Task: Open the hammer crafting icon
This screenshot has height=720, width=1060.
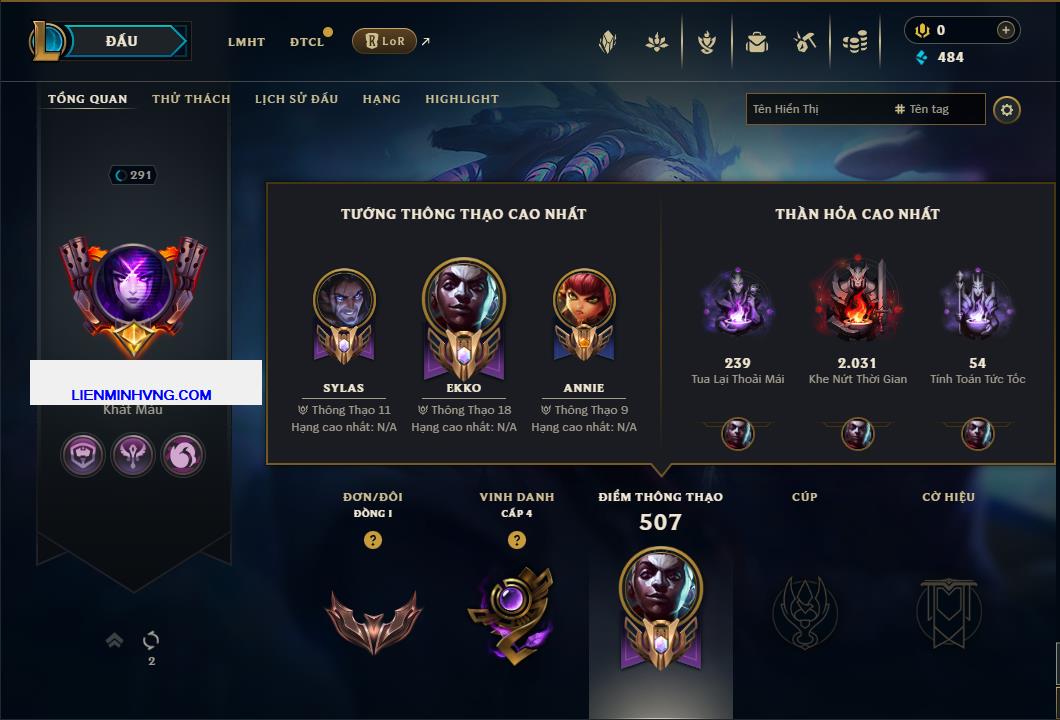Action: click(805, 42)
